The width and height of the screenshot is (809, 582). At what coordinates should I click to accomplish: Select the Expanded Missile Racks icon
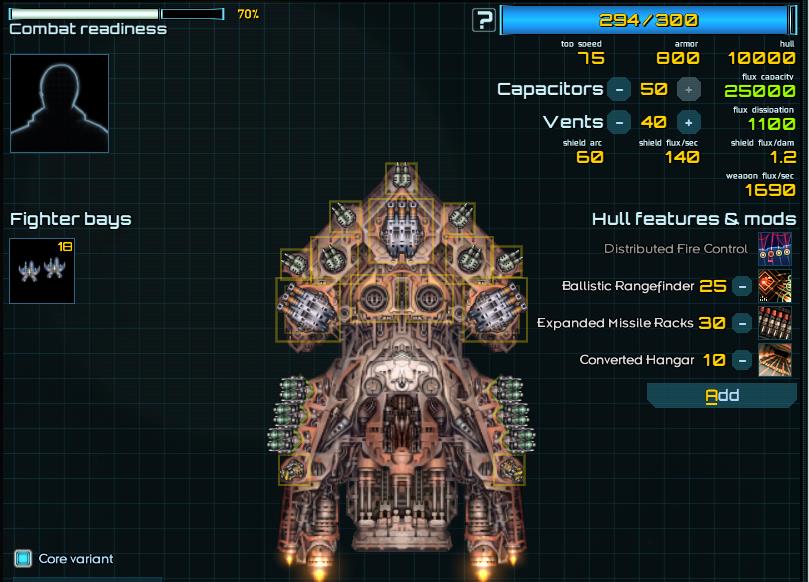point(774,323)
